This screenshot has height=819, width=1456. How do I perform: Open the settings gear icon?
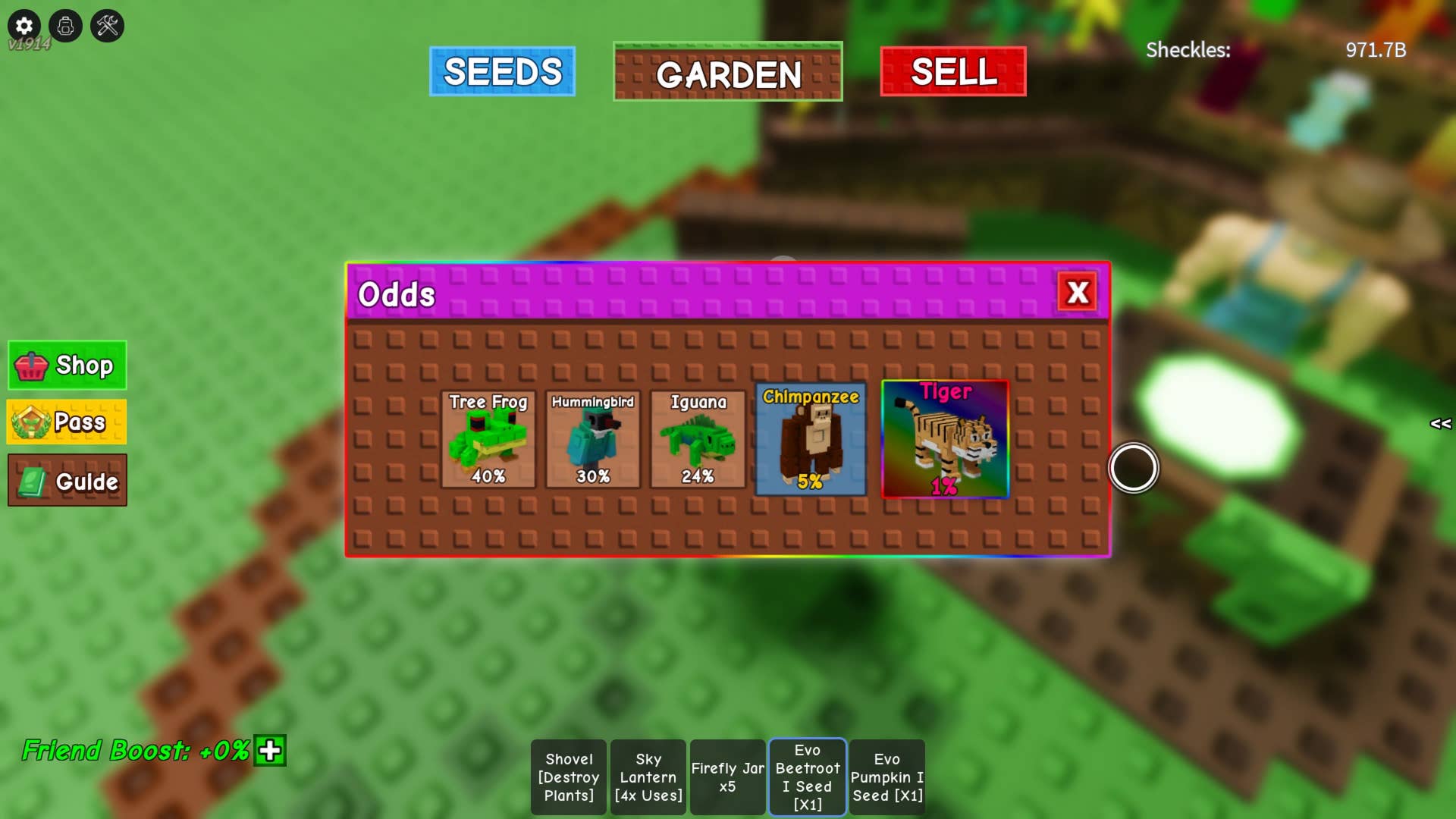tap(24, 25)
